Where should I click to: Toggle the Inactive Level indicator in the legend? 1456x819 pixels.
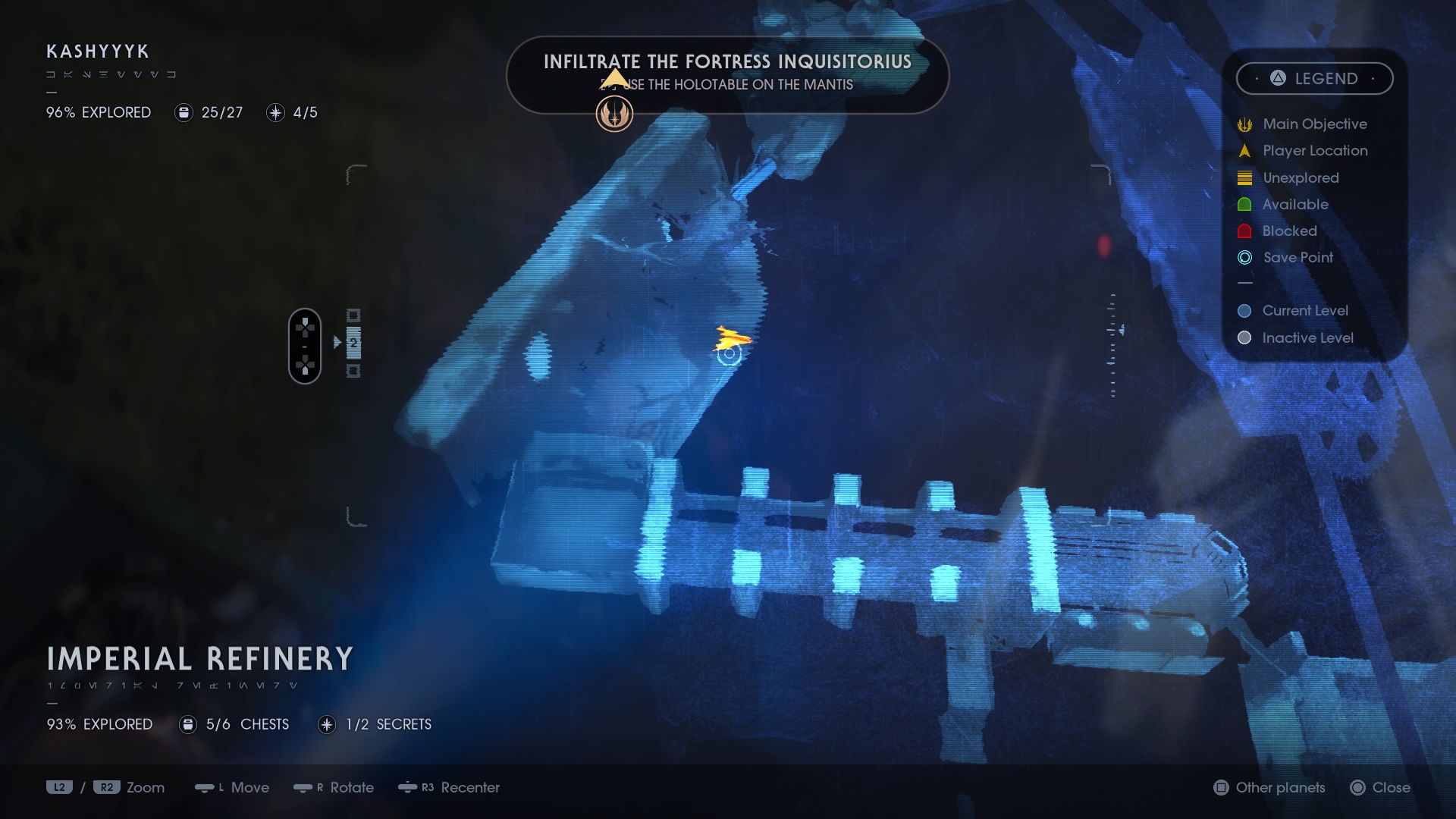[1244, 337]
